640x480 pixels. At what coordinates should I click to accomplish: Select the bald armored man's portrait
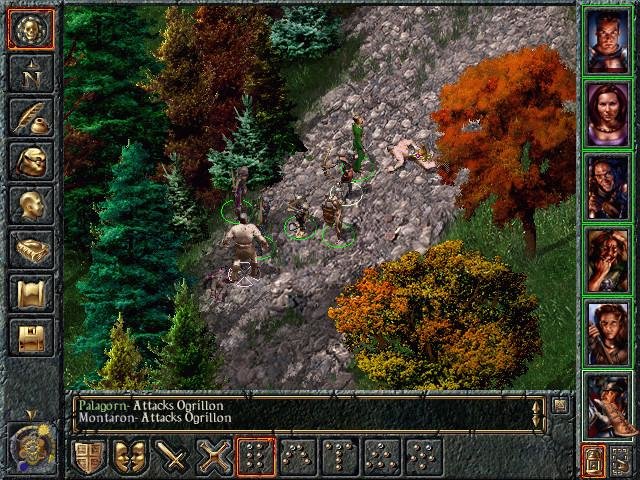click(x=609, y=39)
